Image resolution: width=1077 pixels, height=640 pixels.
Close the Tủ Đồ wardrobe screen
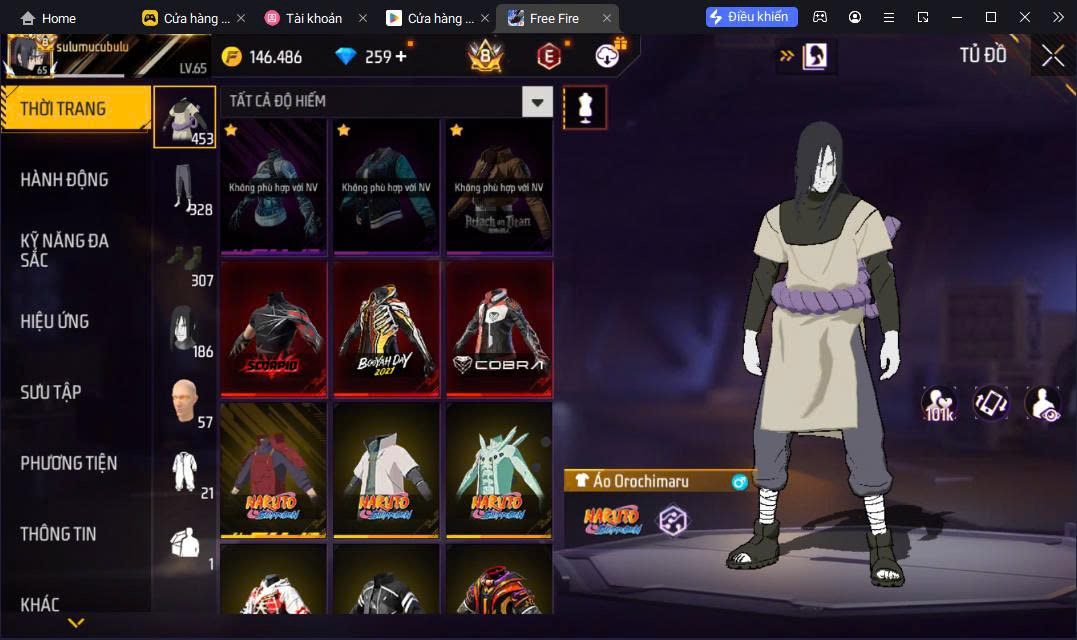[x=1052, y=56]
